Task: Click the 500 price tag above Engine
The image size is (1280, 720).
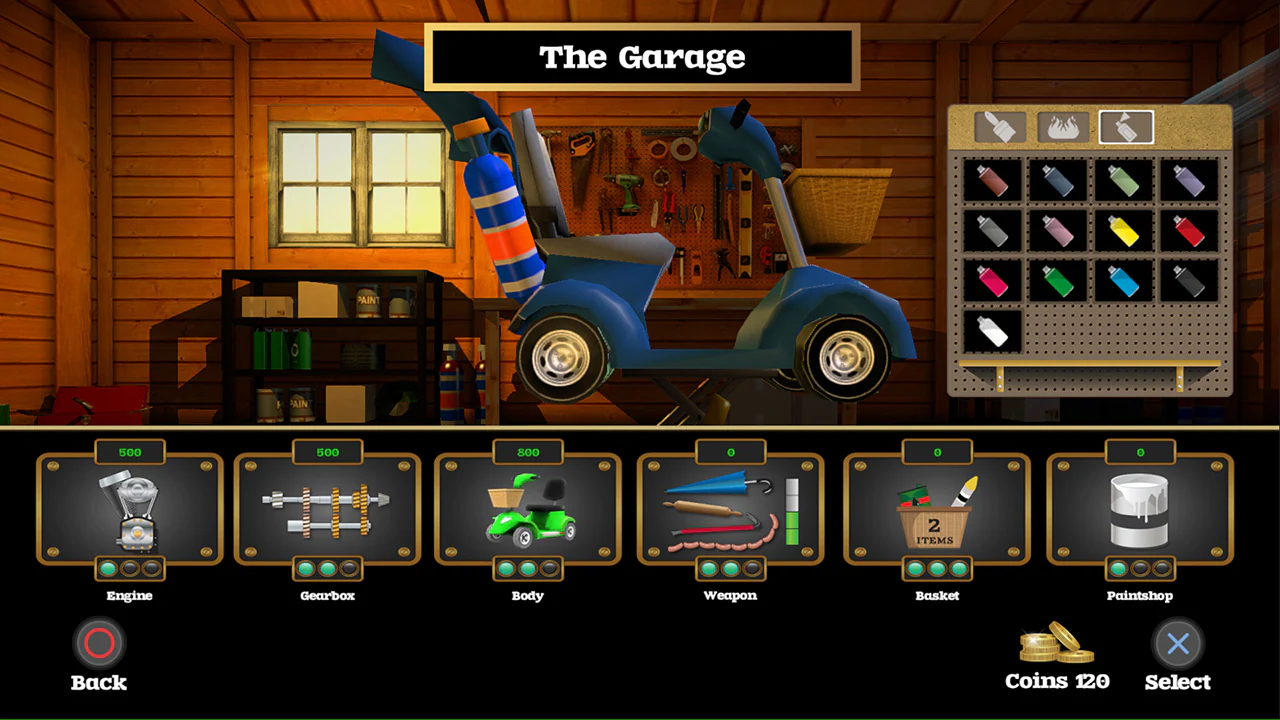Action: tap(129, 452)
